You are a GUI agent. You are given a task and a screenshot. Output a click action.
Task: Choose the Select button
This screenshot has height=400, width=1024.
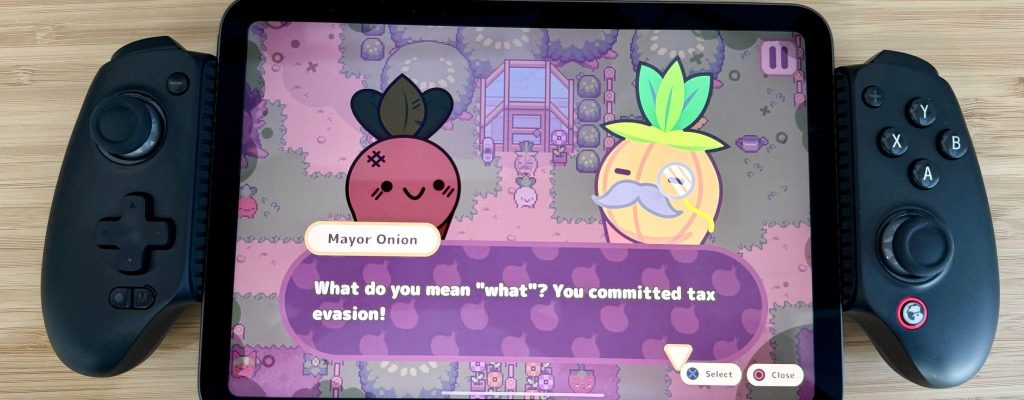709,375
